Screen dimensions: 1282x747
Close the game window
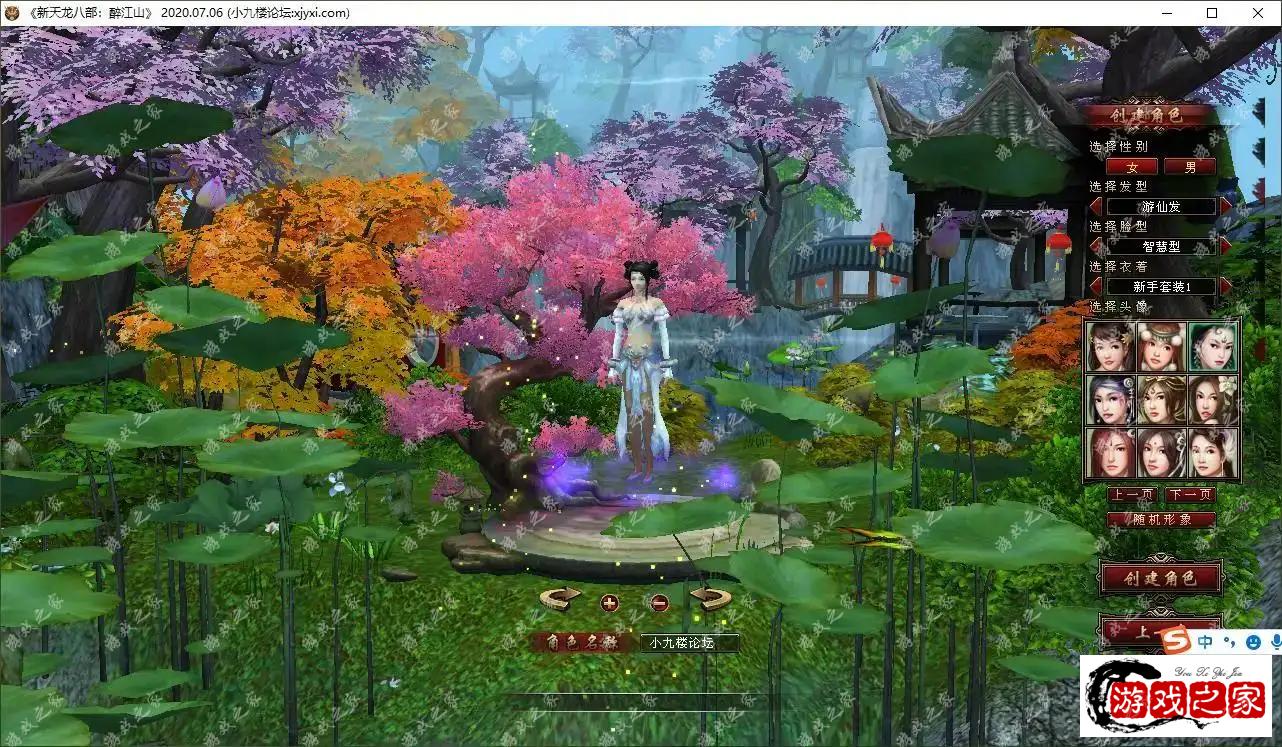coord(1257,13)
